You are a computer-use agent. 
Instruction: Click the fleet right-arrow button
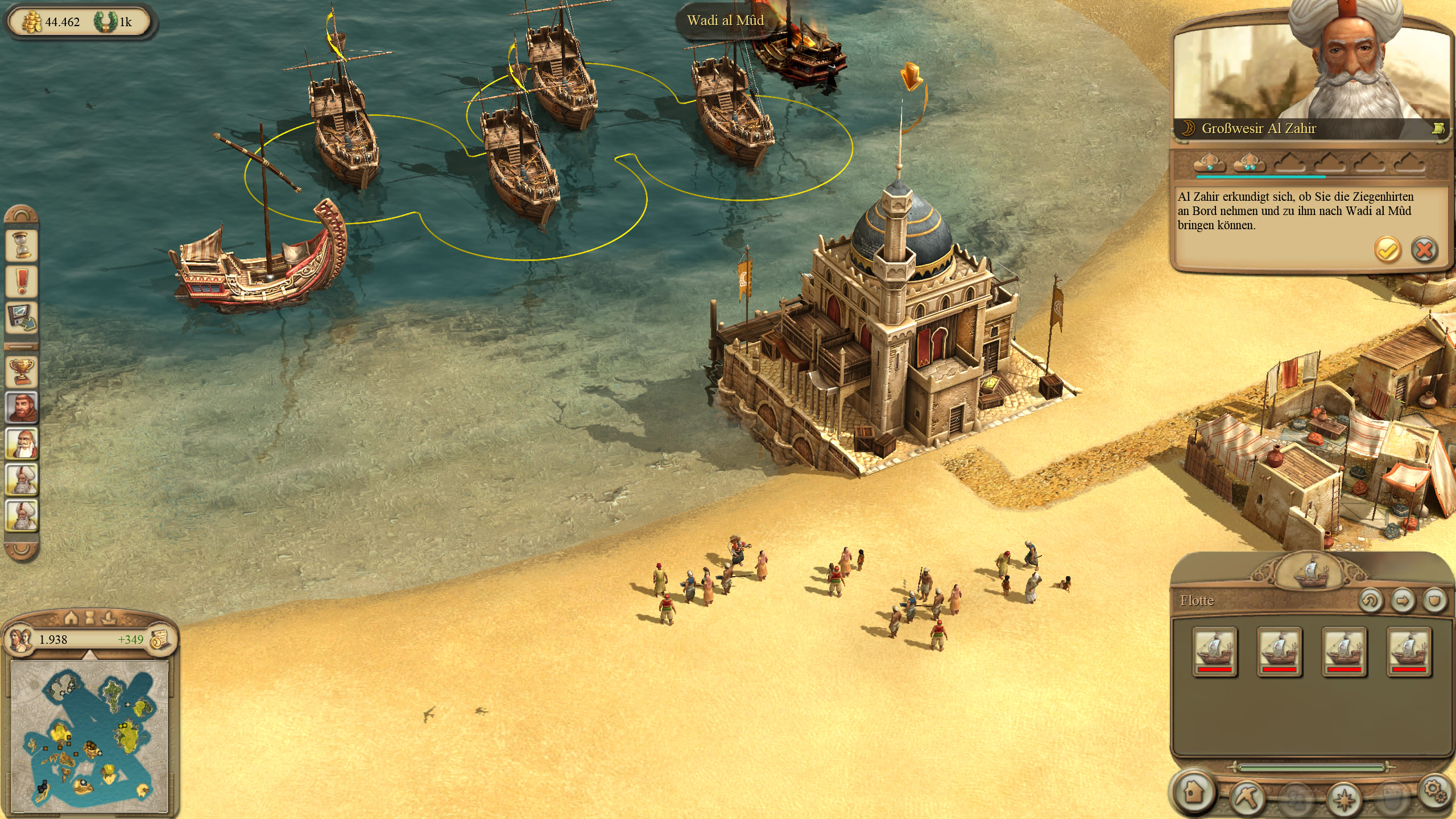pyautogui.click(x=1403, y=601)
